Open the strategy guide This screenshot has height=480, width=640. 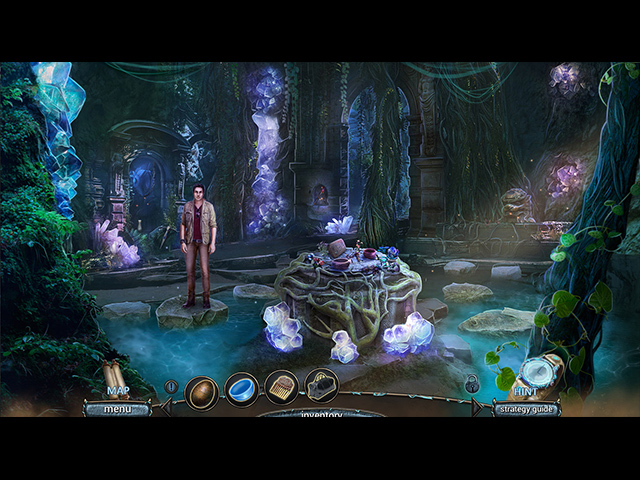(x=524, y=408)
